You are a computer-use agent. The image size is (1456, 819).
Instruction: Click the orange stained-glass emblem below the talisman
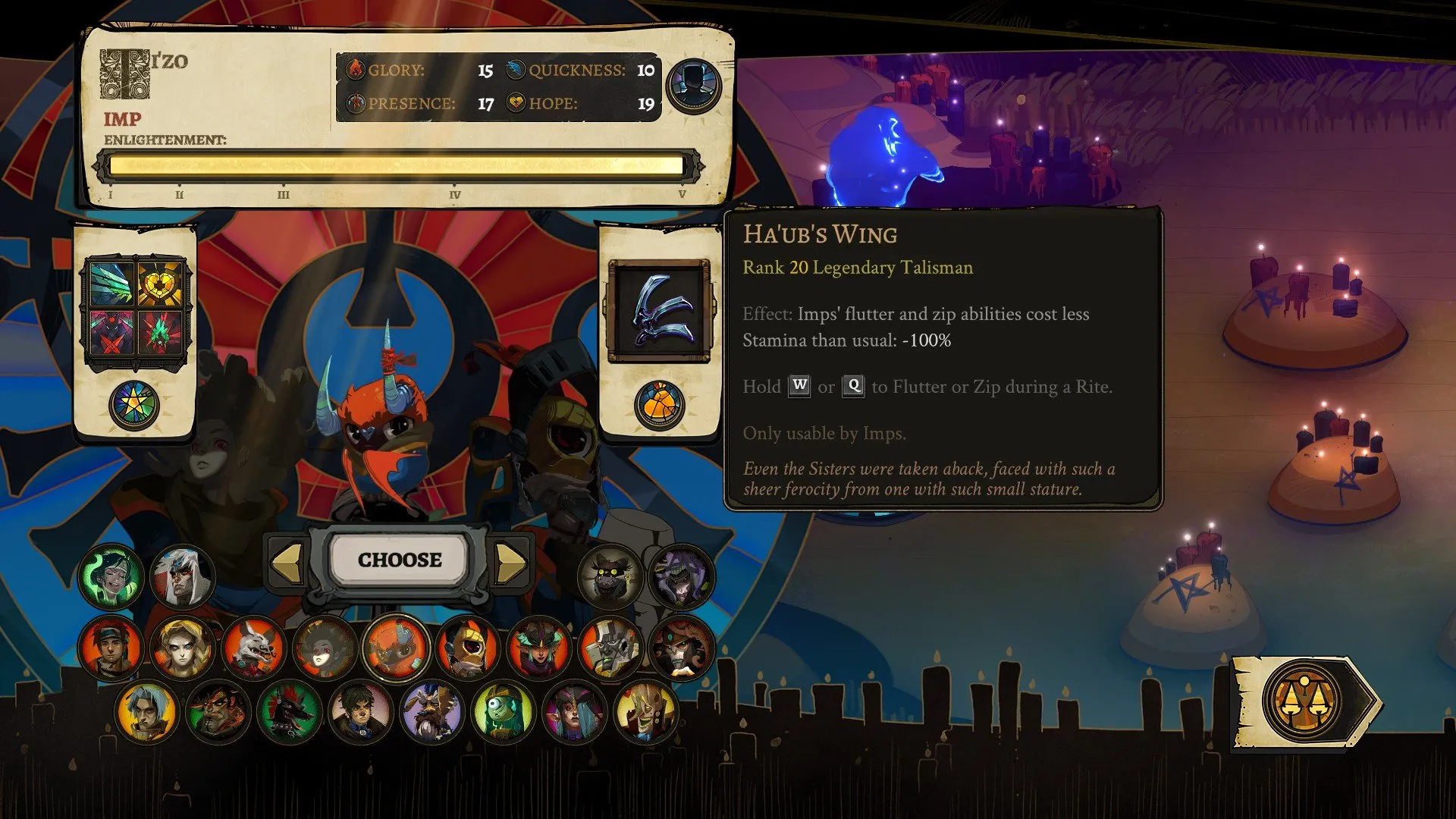[659, 405]
